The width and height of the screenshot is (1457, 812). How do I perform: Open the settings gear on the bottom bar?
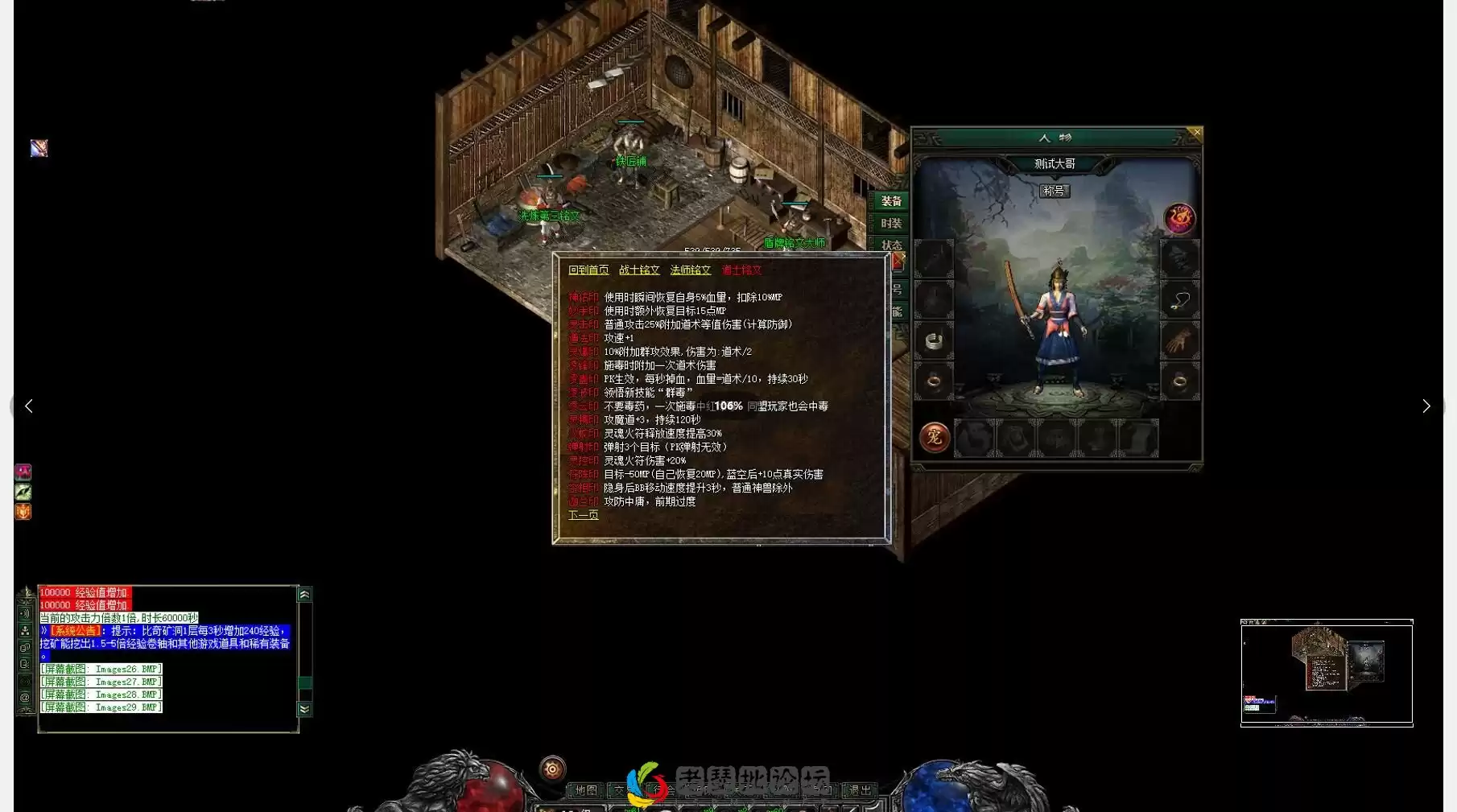[551, 767]
